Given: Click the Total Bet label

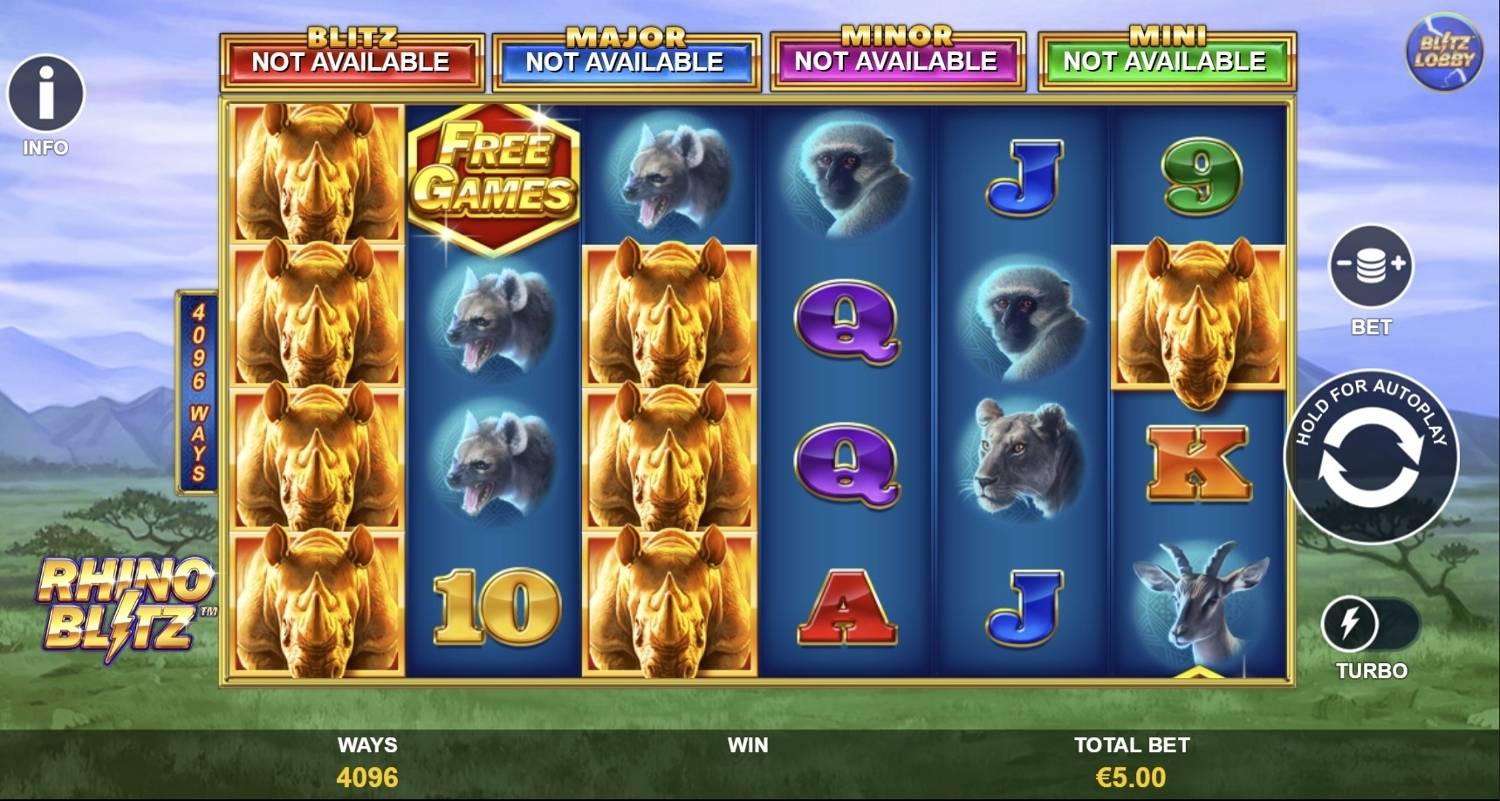Looking at the screenshot, I should click(1132, 745).
